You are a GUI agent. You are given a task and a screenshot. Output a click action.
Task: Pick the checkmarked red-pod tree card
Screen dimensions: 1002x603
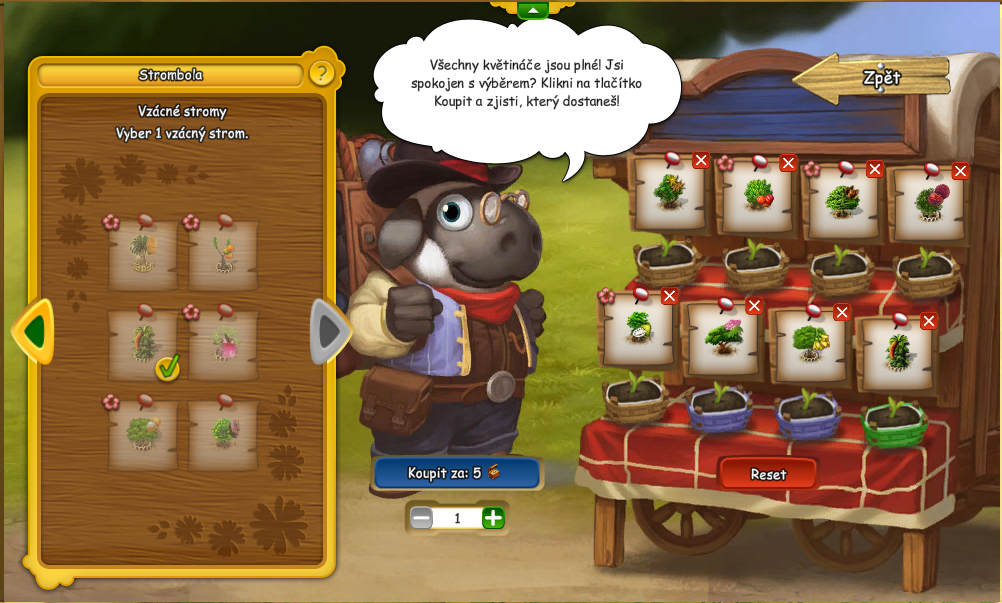coord(144,344)
